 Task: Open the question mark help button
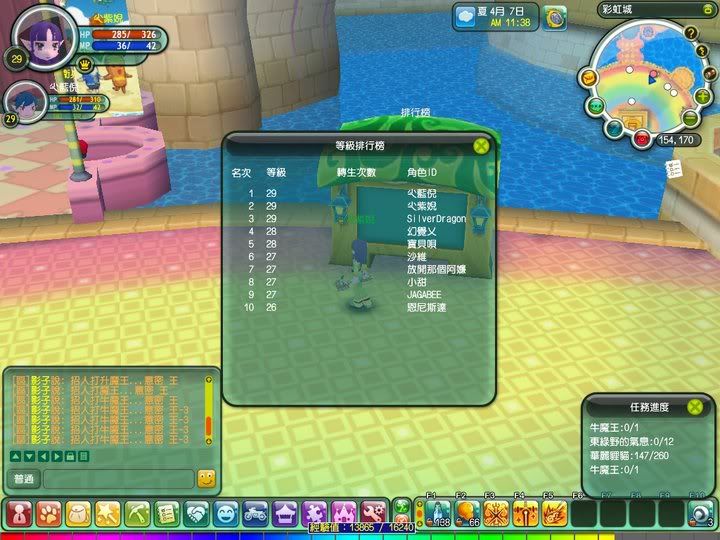[690, 33]
